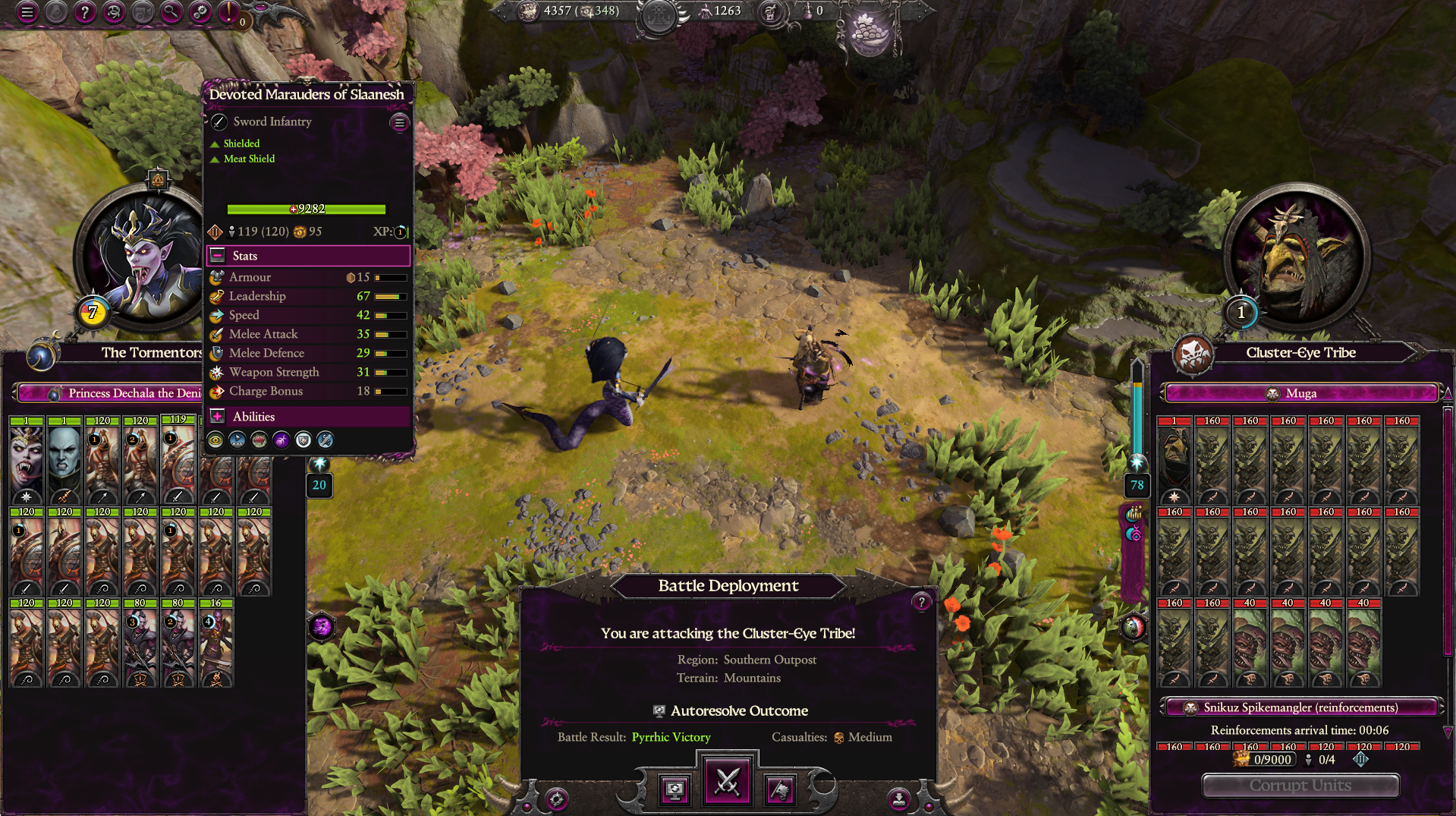1456x816 pixels.
Task: Open the question mark help button
Action: 85,12
